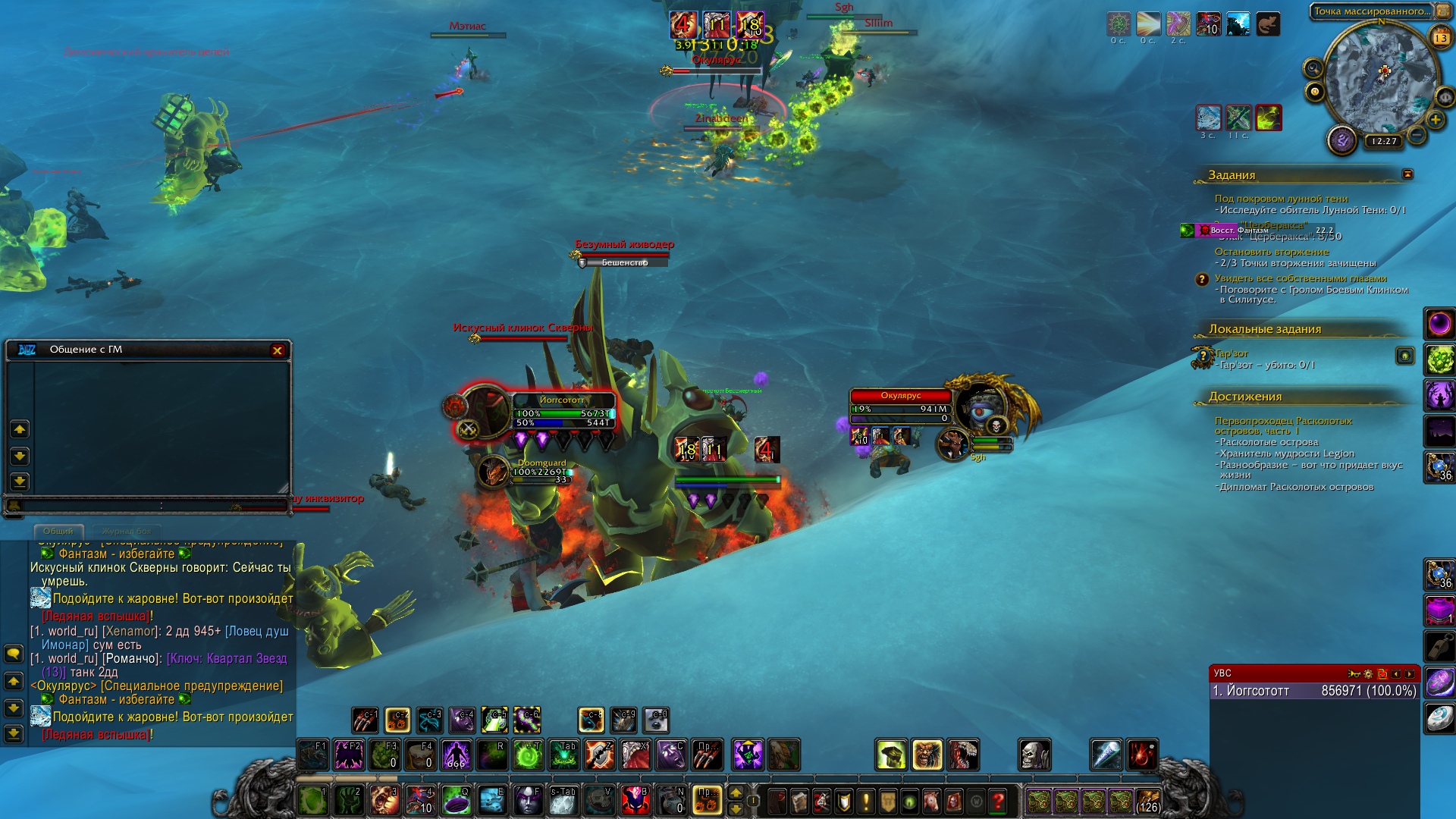Click the Йоггсототт row in damage meter
The width and height of the screenshot is (1456, 819).
click(1313, 691)
